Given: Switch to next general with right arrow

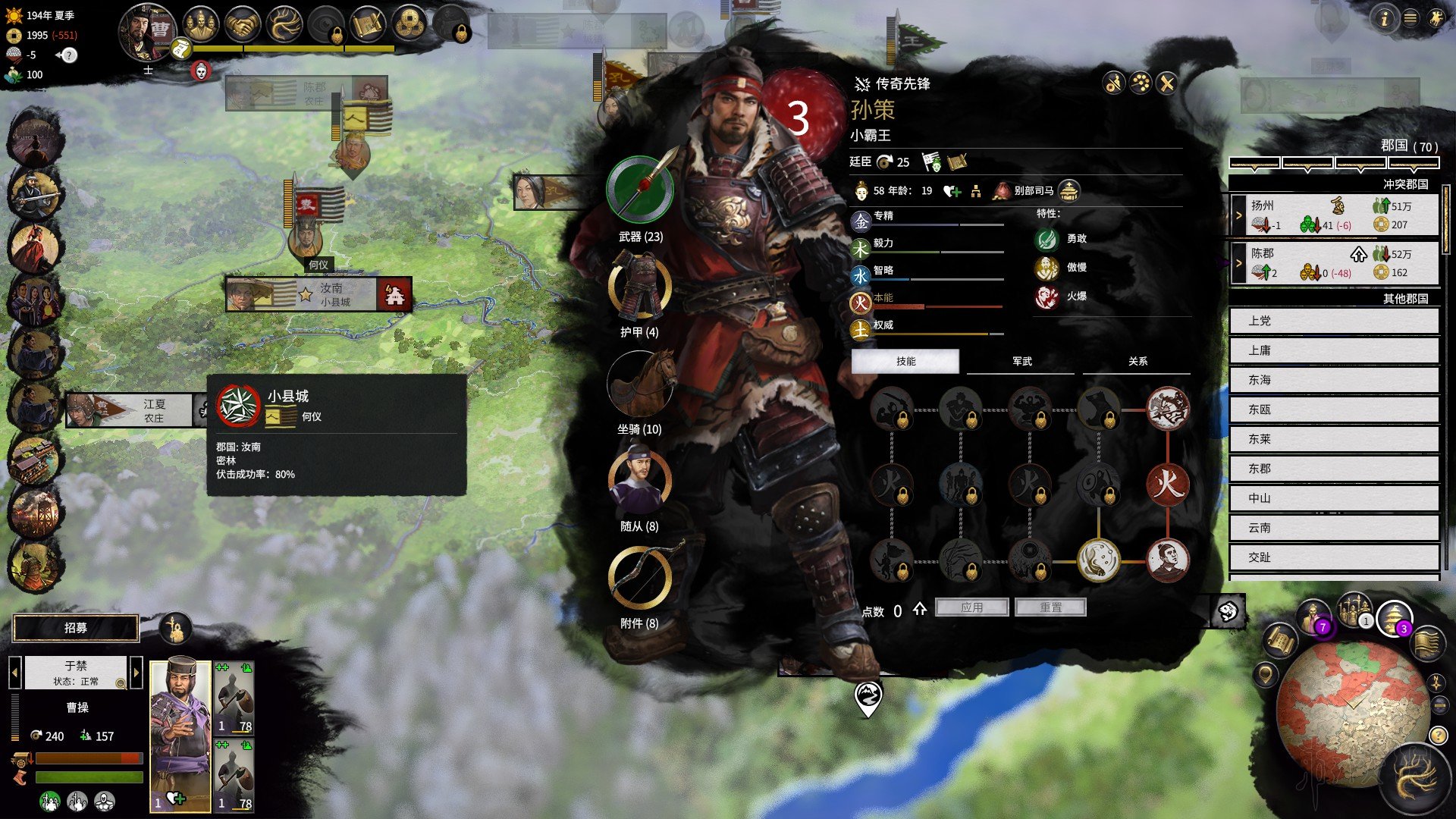Looking at the screenshot, I should pyautogui.click(x=136, y=672).
